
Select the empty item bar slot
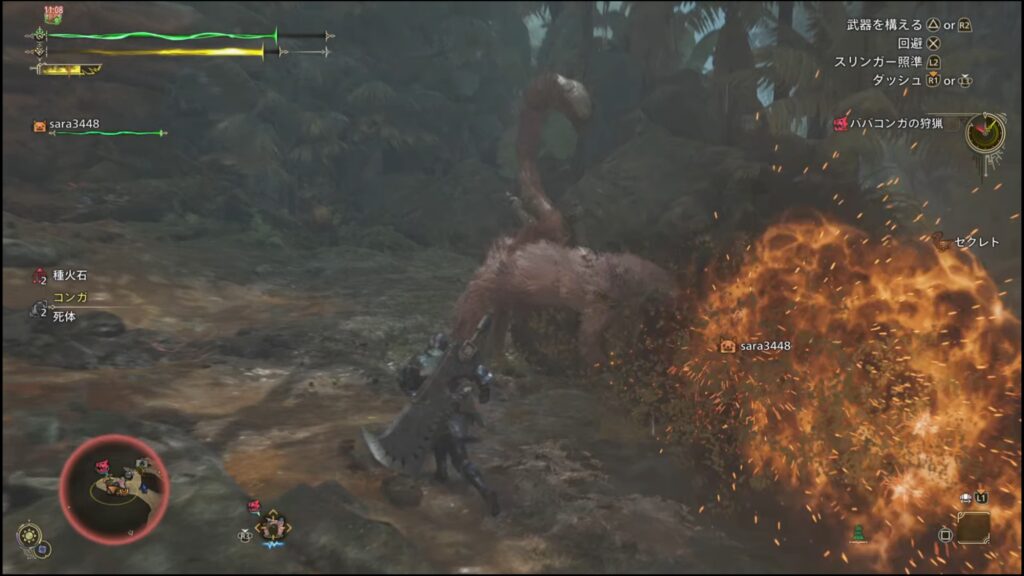973,527
